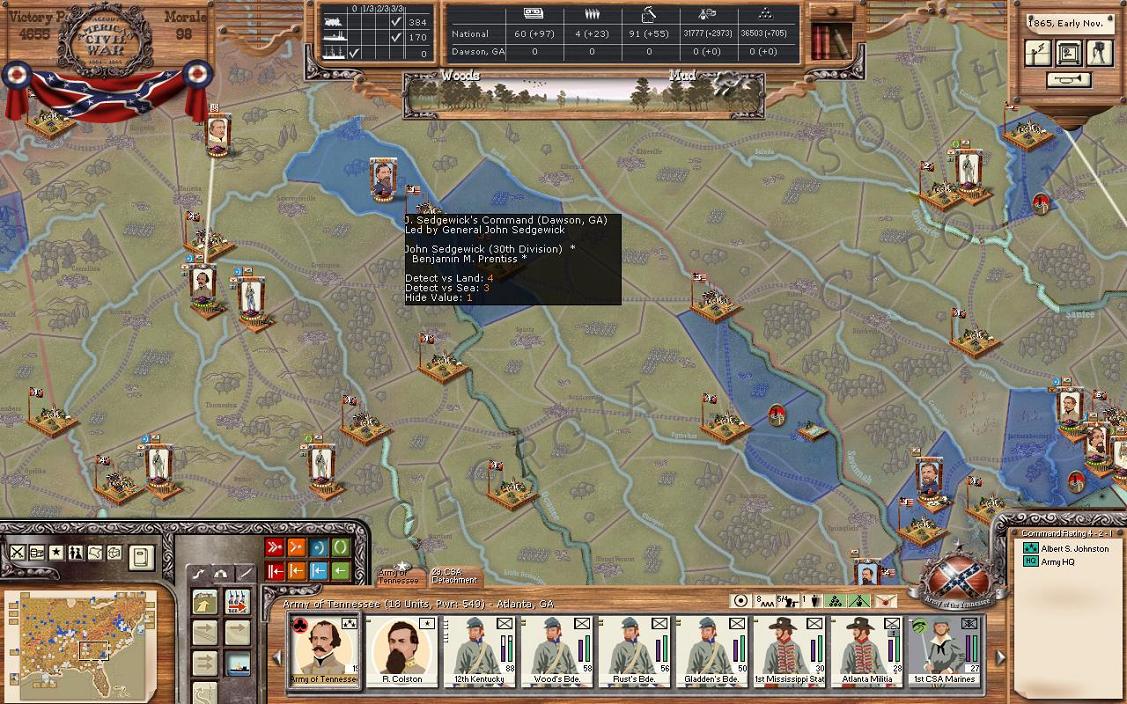Screen dimensions: 1127x704
Task: Open the Army of Tennessee stack tab
Action: [x=399, y=577]
